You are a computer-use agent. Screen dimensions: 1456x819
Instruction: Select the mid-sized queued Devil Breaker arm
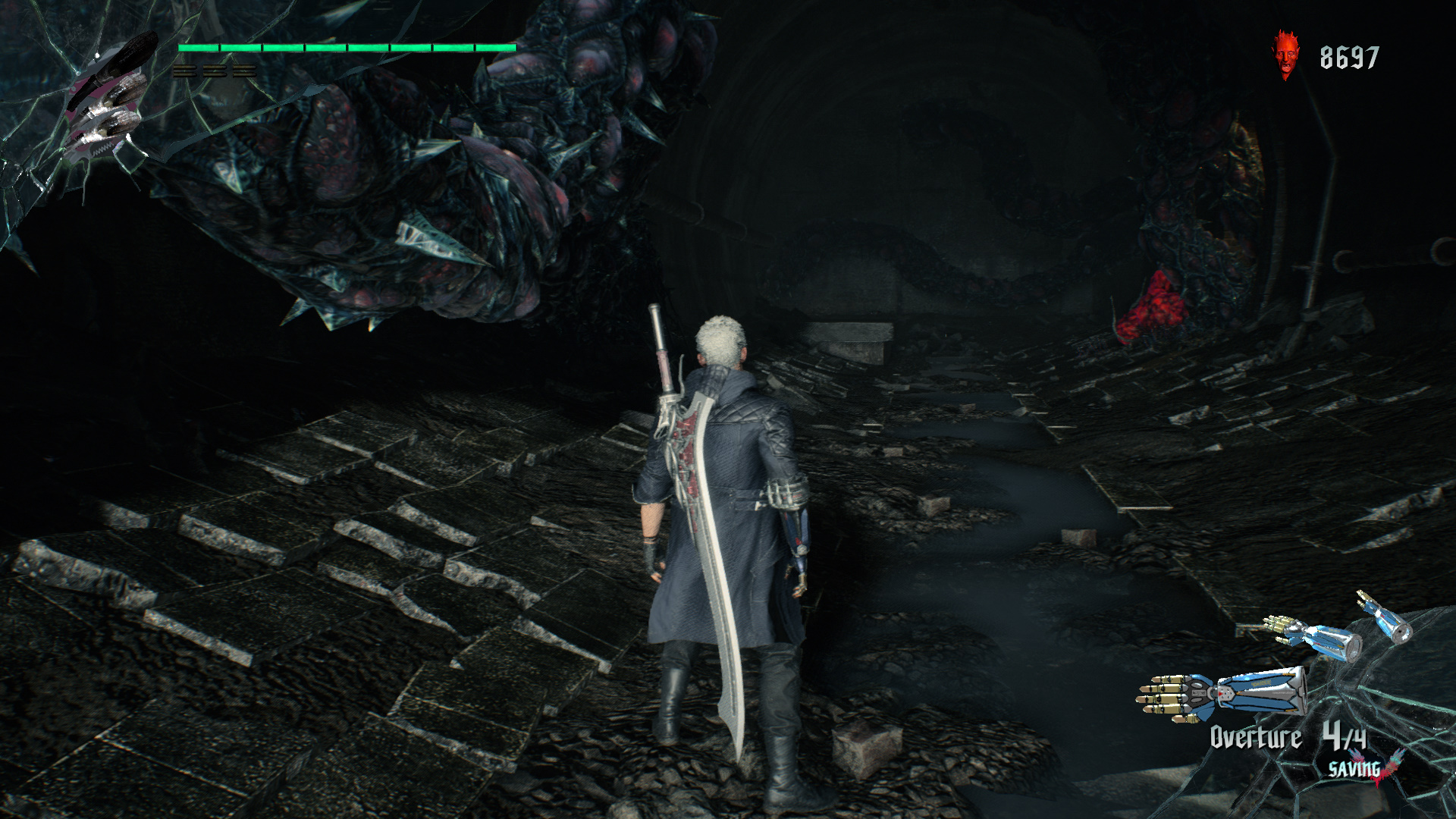pyautogui.click(x=1313, y=637)
